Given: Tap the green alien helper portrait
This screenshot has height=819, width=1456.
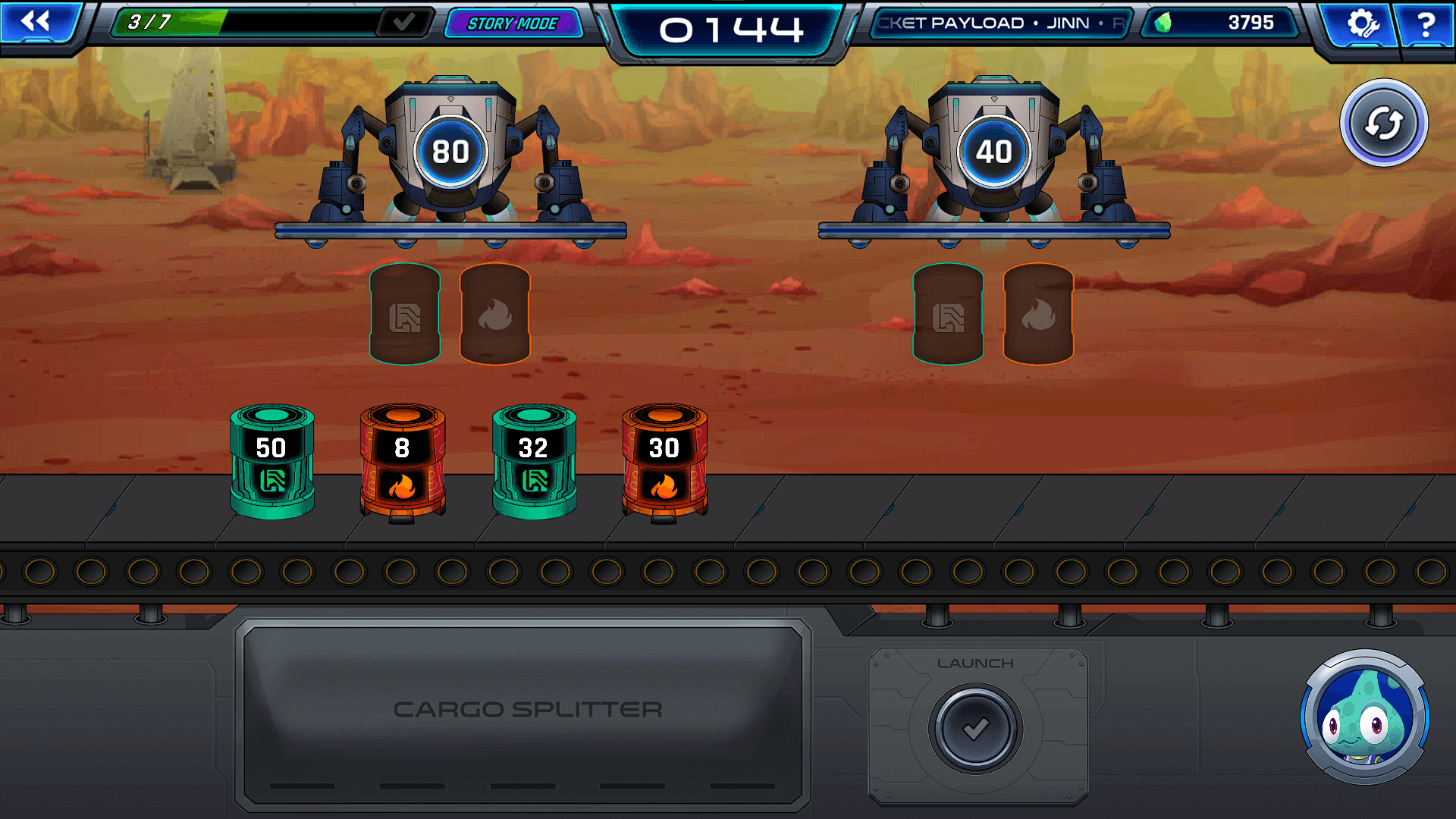Looking at the screenshot, I should [1364, 717].
